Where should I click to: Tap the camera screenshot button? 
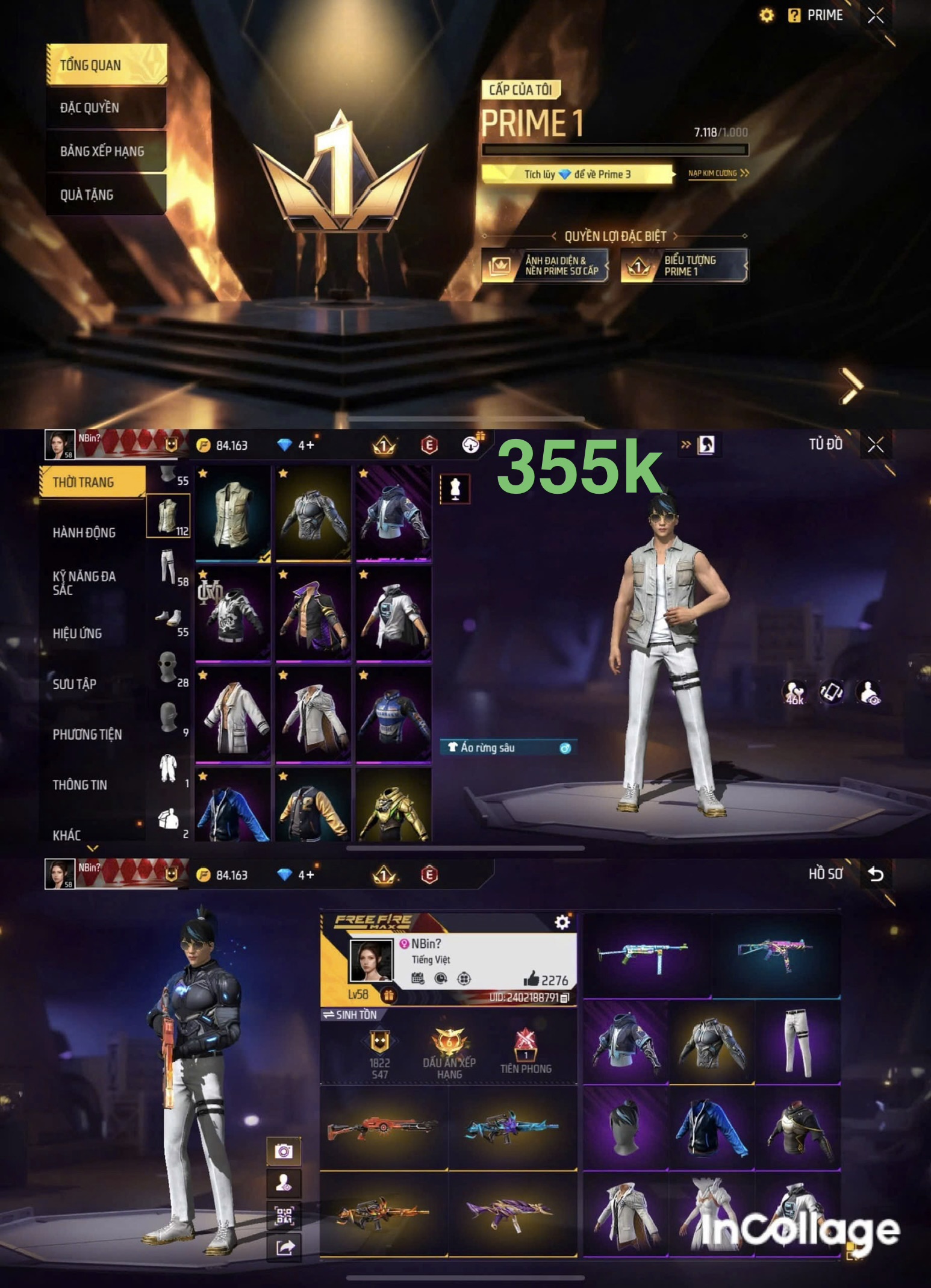click(x=284, y=1151)
